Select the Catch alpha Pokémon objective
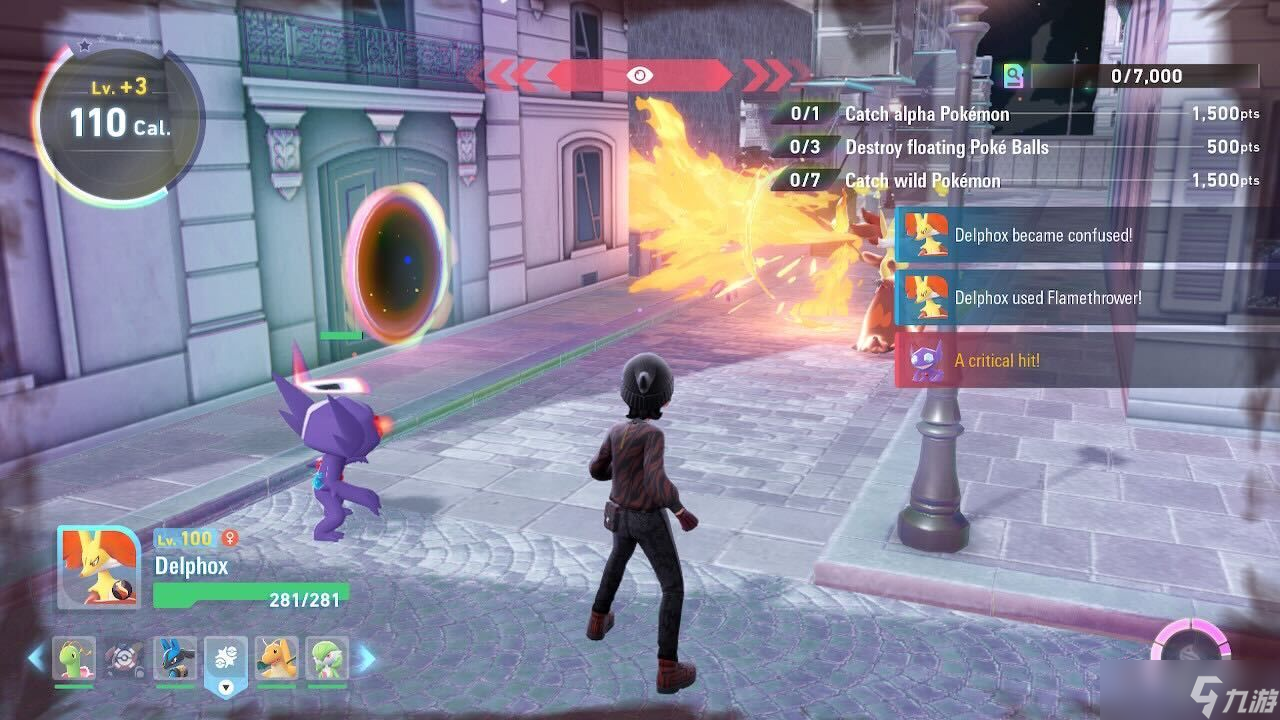 pos(927,114)
